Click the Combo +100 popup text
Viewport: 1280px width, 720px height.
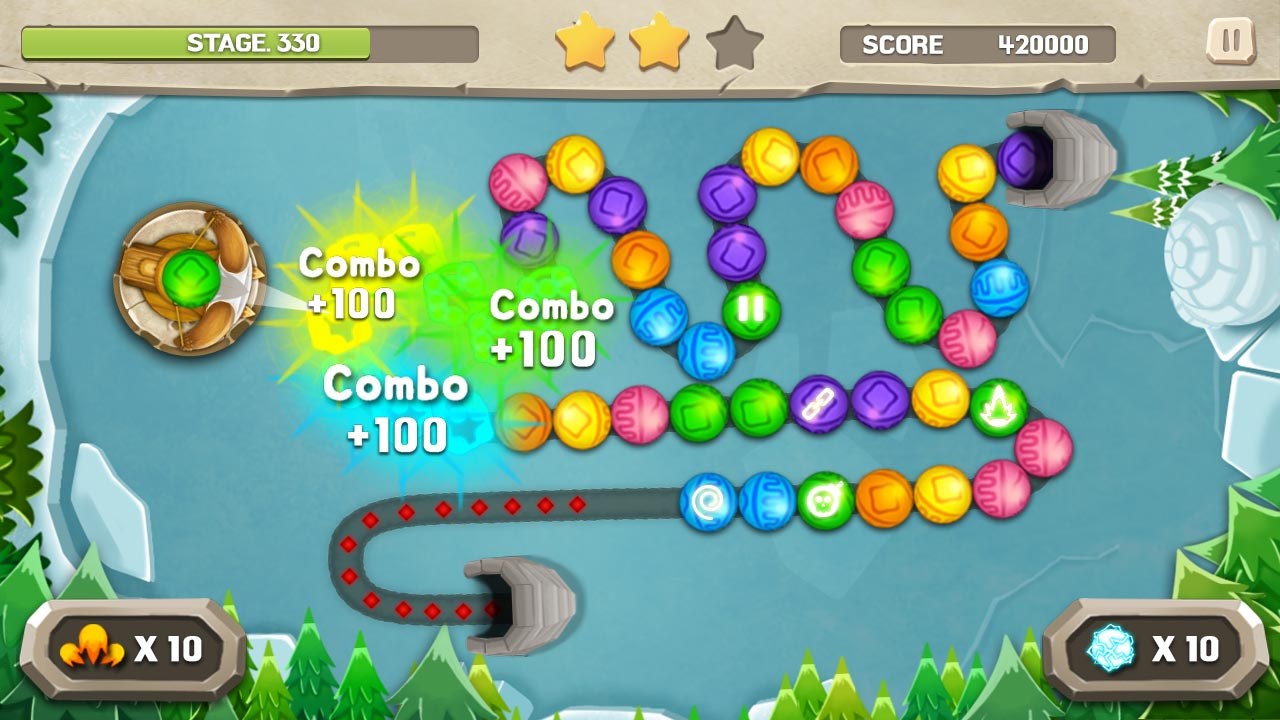[x=360, y=287]
